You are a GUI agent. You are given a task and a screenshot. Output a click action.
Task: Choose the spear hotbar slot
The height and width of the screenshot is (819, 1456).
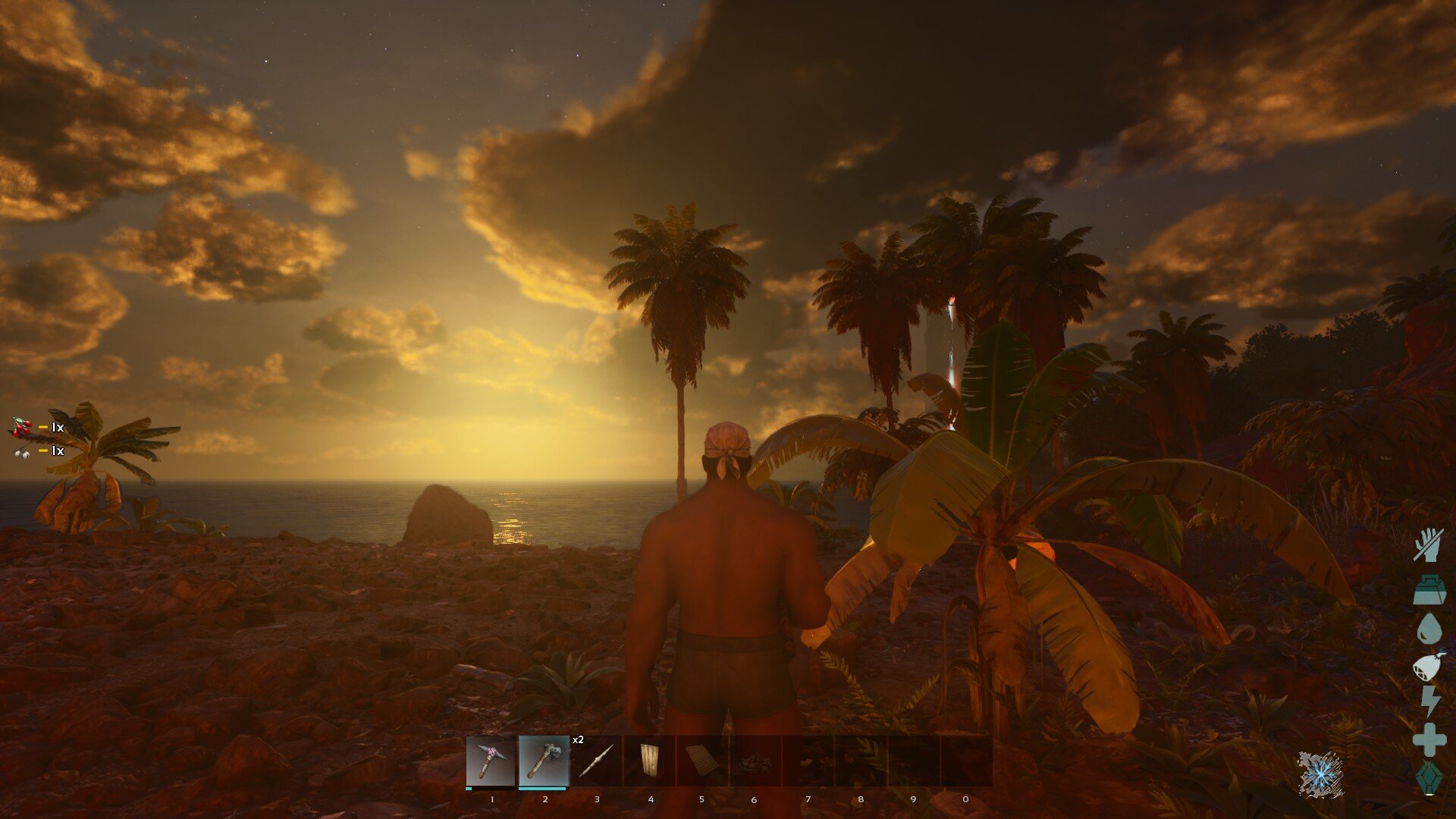(x=596, y=761)
